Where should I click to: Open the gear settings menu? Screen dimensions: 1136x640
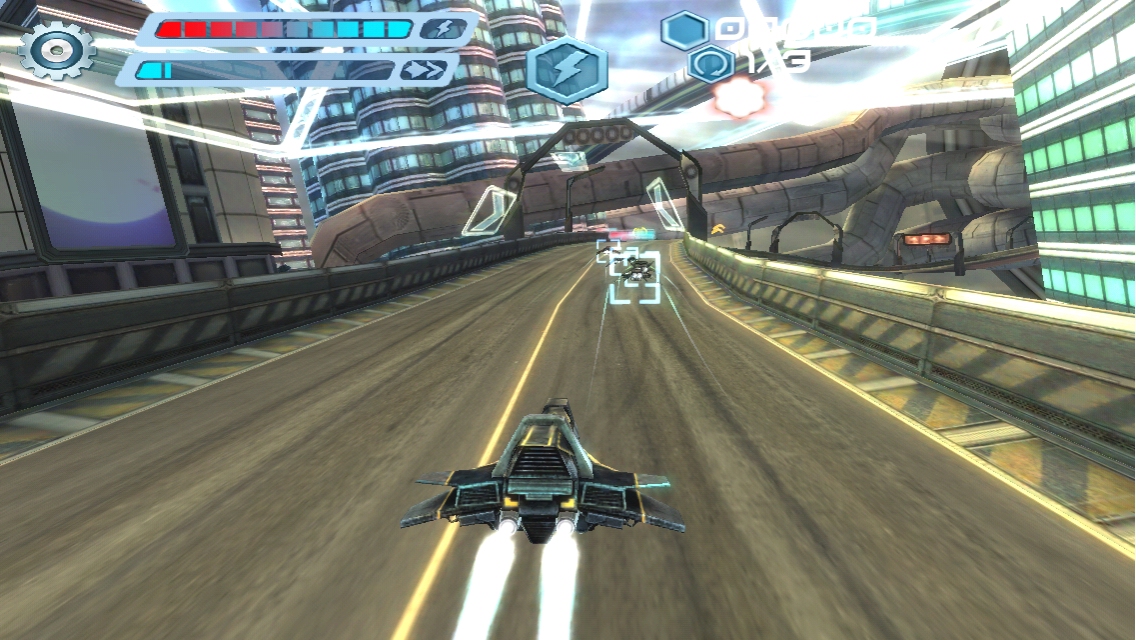[56, 50]
